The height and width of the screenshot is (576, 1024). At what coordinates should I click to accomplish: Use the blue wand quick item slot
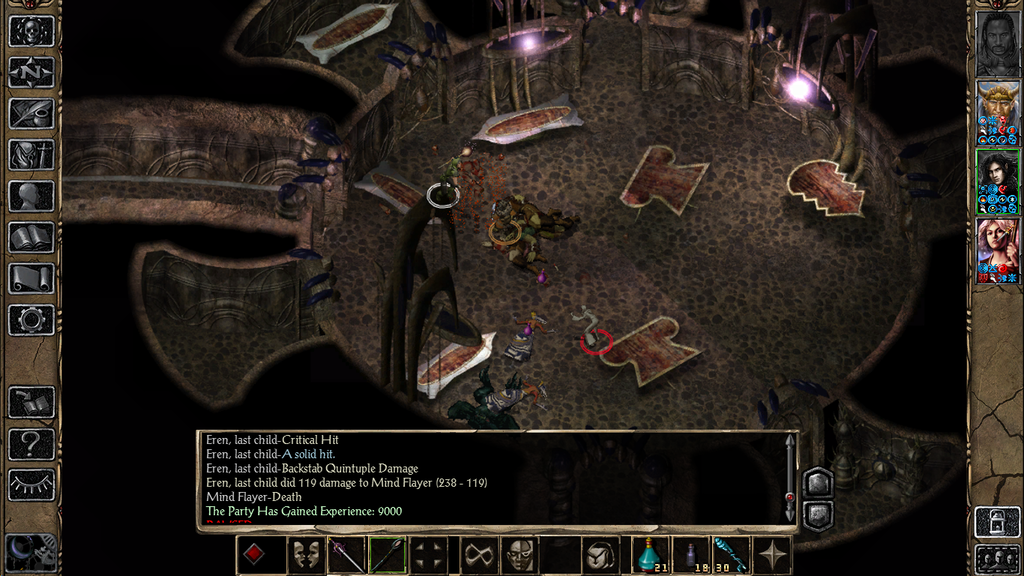[731, 555]
